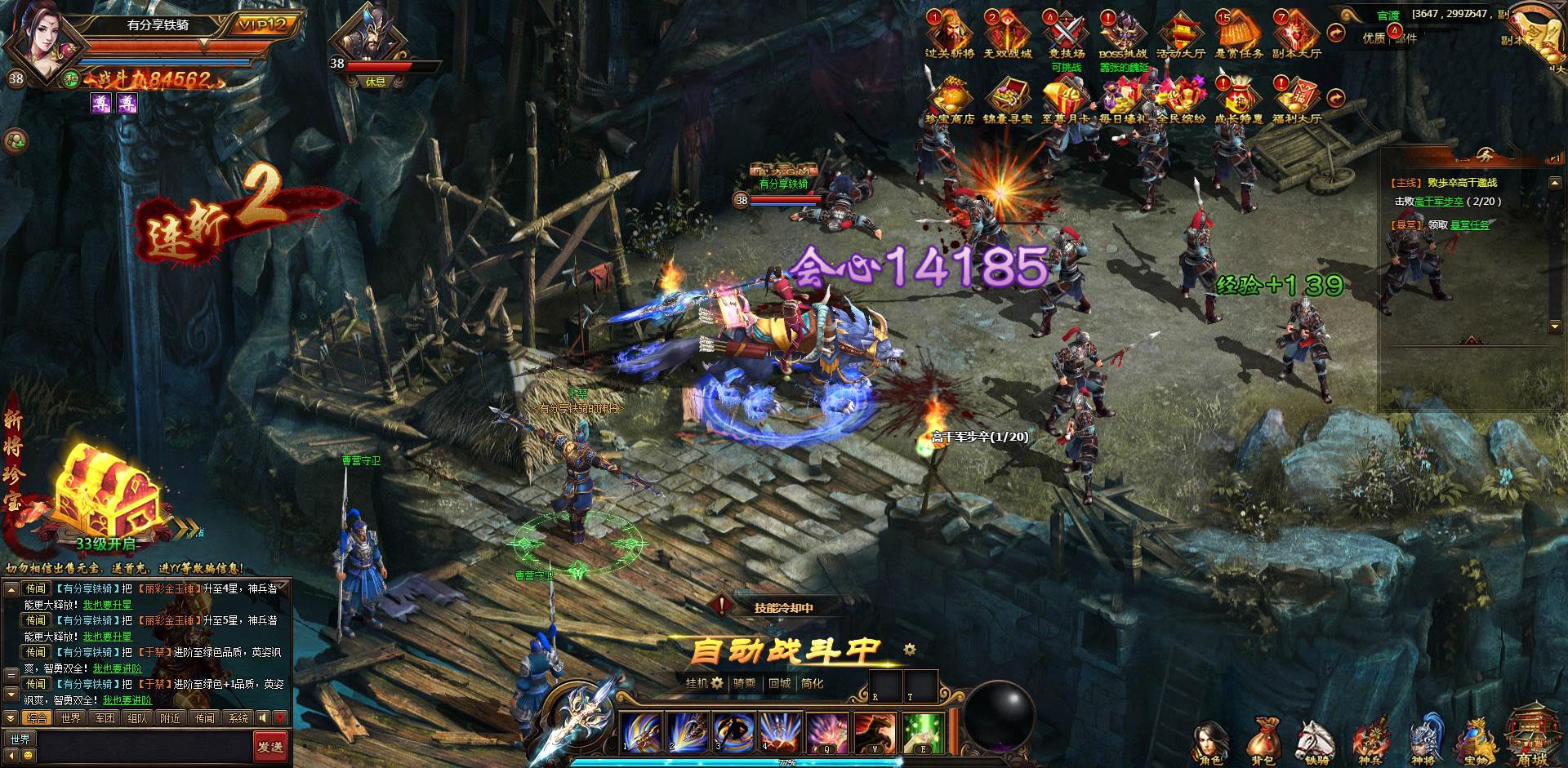
Task: Open the 悬赏任务 bounty quests
Action: pyautogui.click(x=1238, y=34)
